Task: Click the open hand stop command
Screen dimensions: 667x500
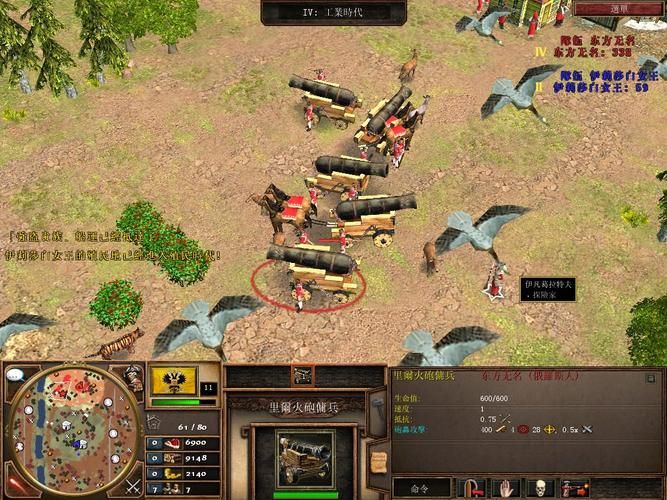Action: 506,488
